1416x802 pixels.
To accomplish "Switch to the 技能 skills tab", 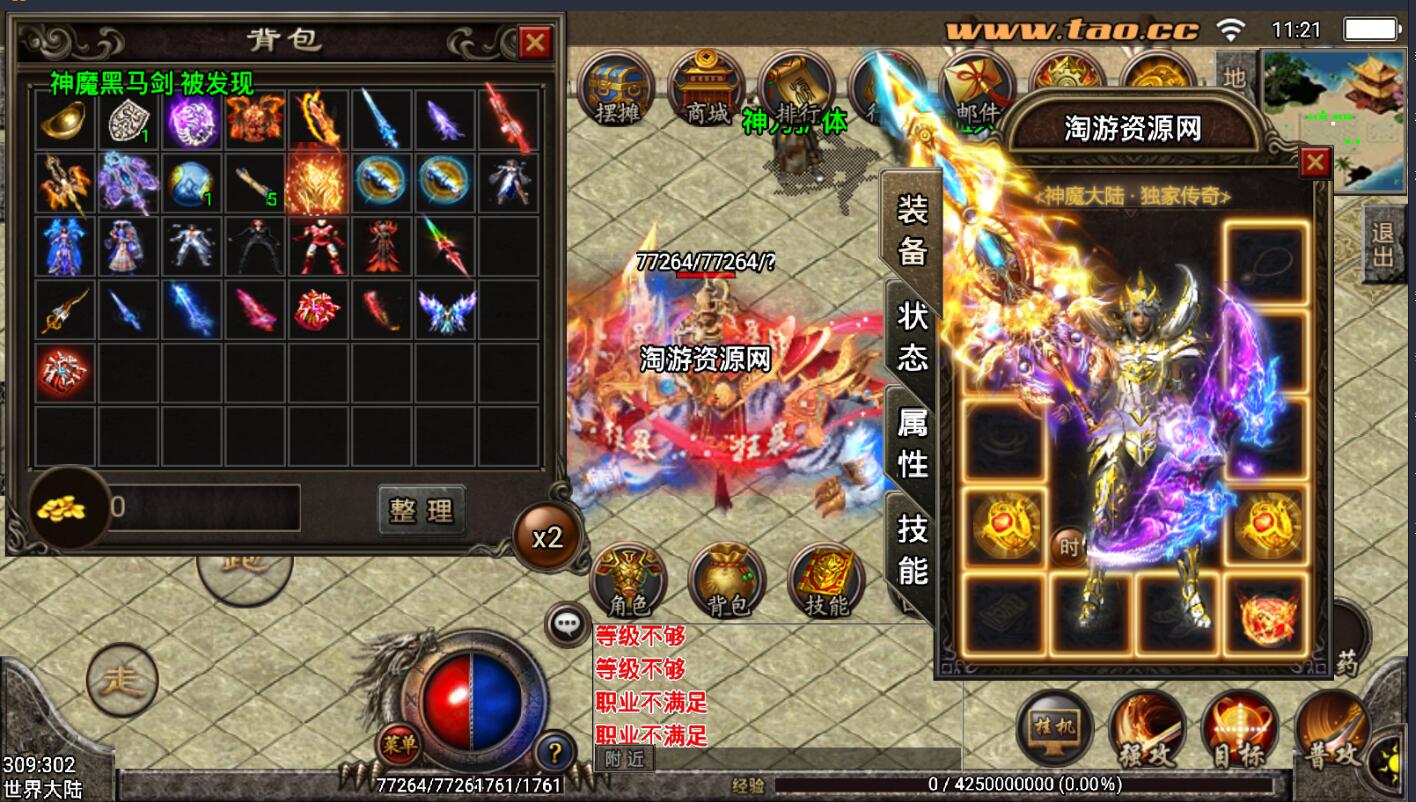I will (912, 548).
